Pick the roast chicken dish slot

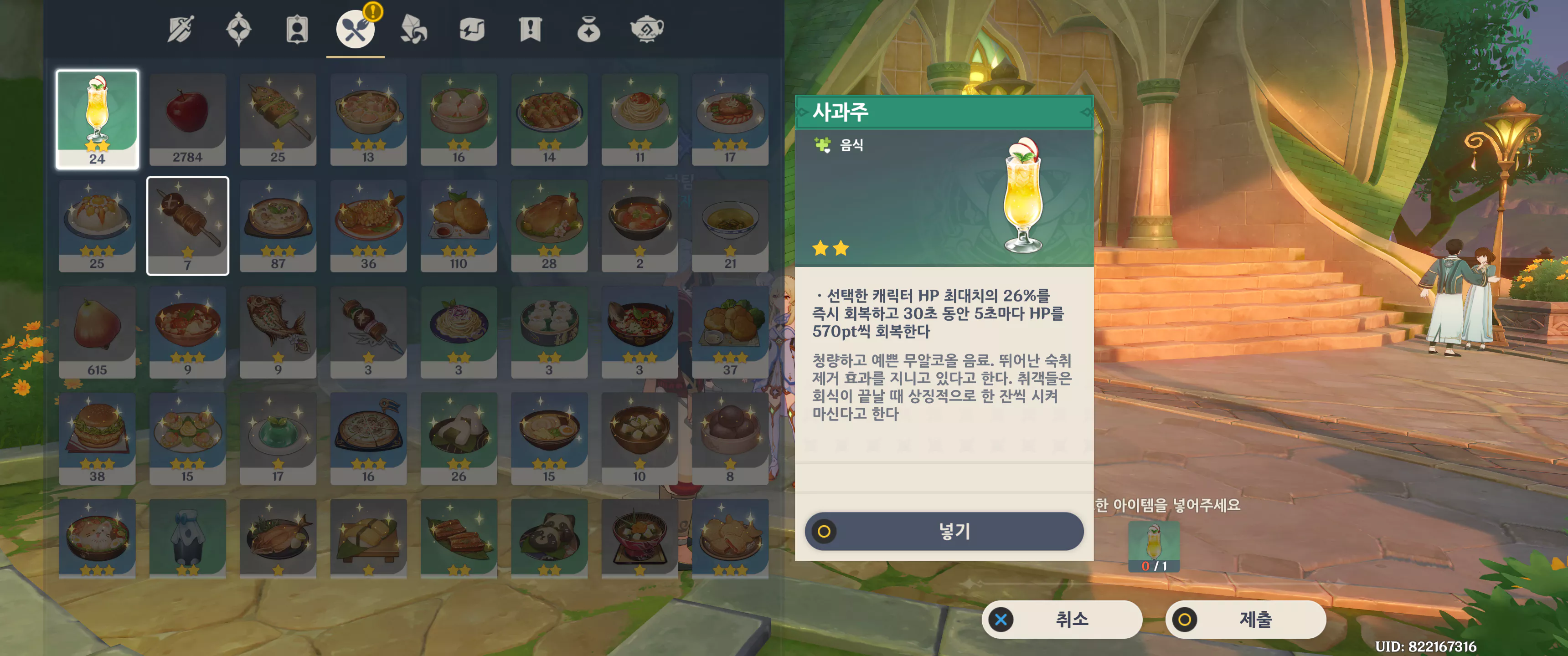[549, 226]
